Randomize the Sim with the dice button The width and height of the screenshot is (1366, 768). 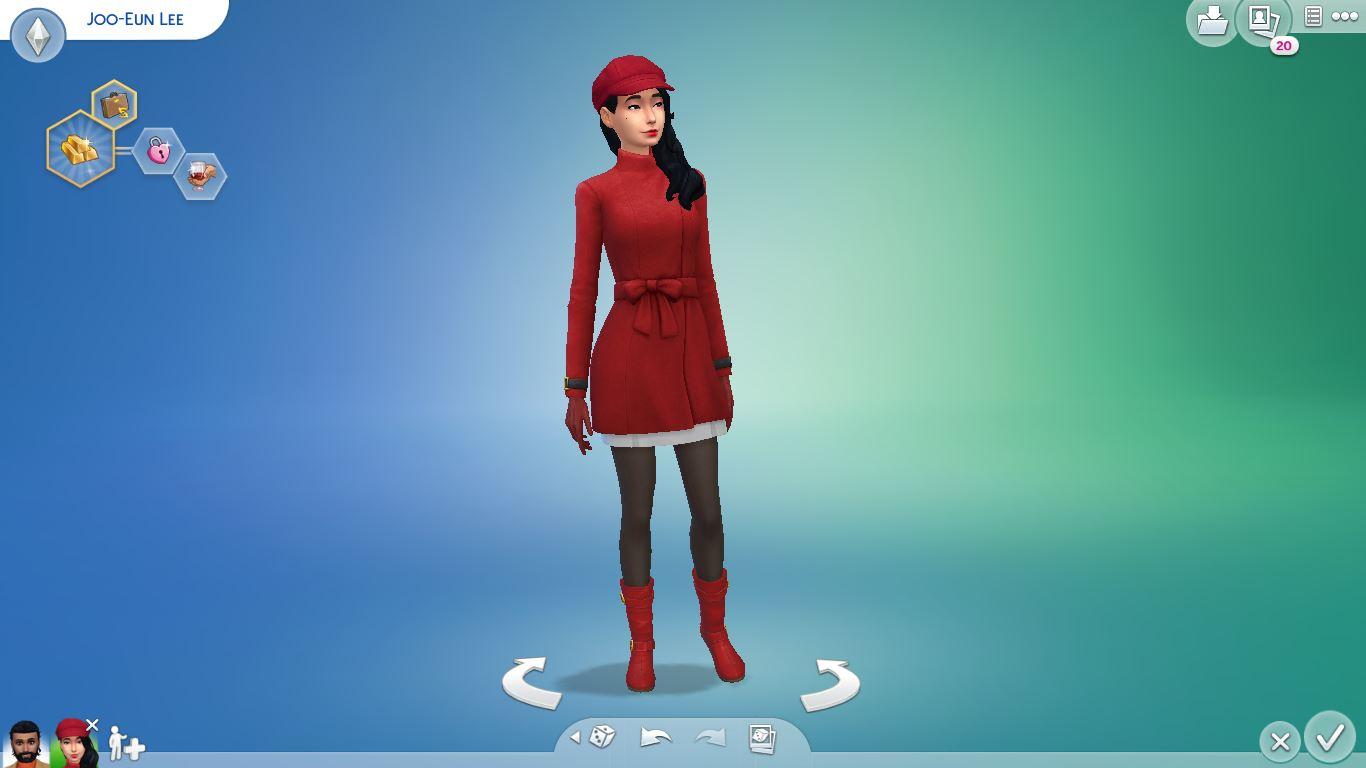tap(602, 738)
